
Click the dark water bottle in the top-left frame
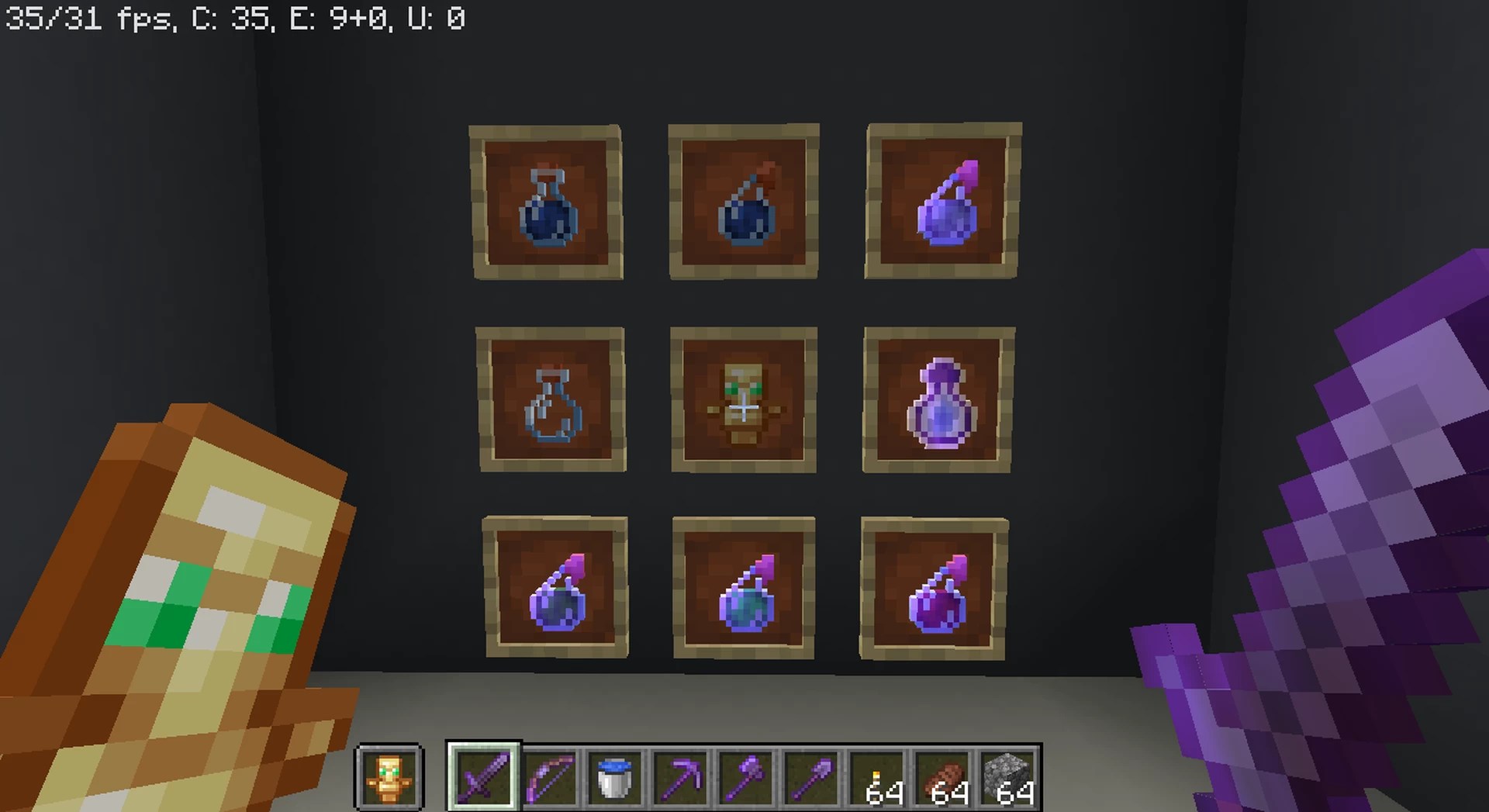coord(548,202)
